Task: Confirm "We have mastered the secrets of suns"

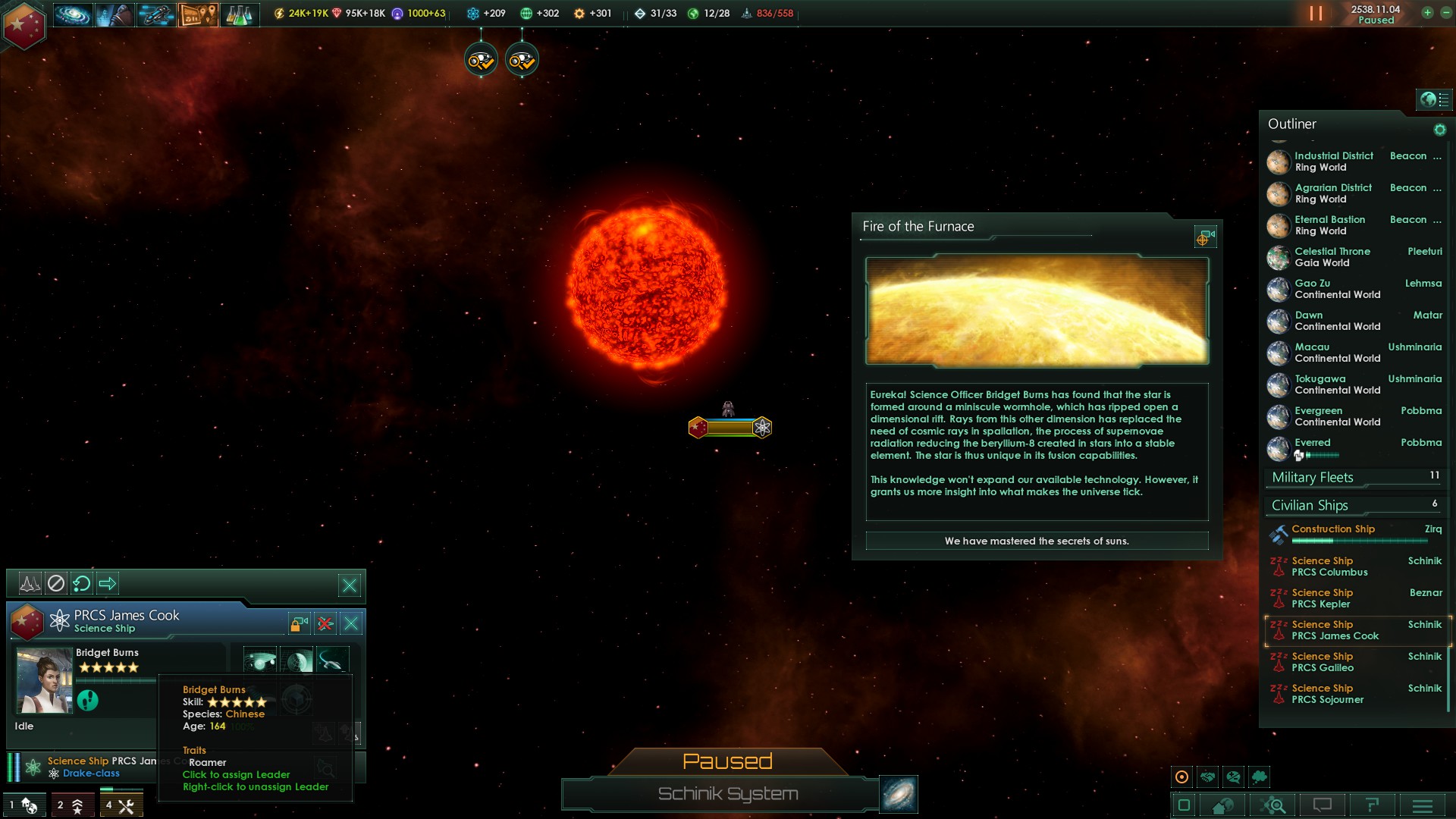Action: coord(1036,541)
